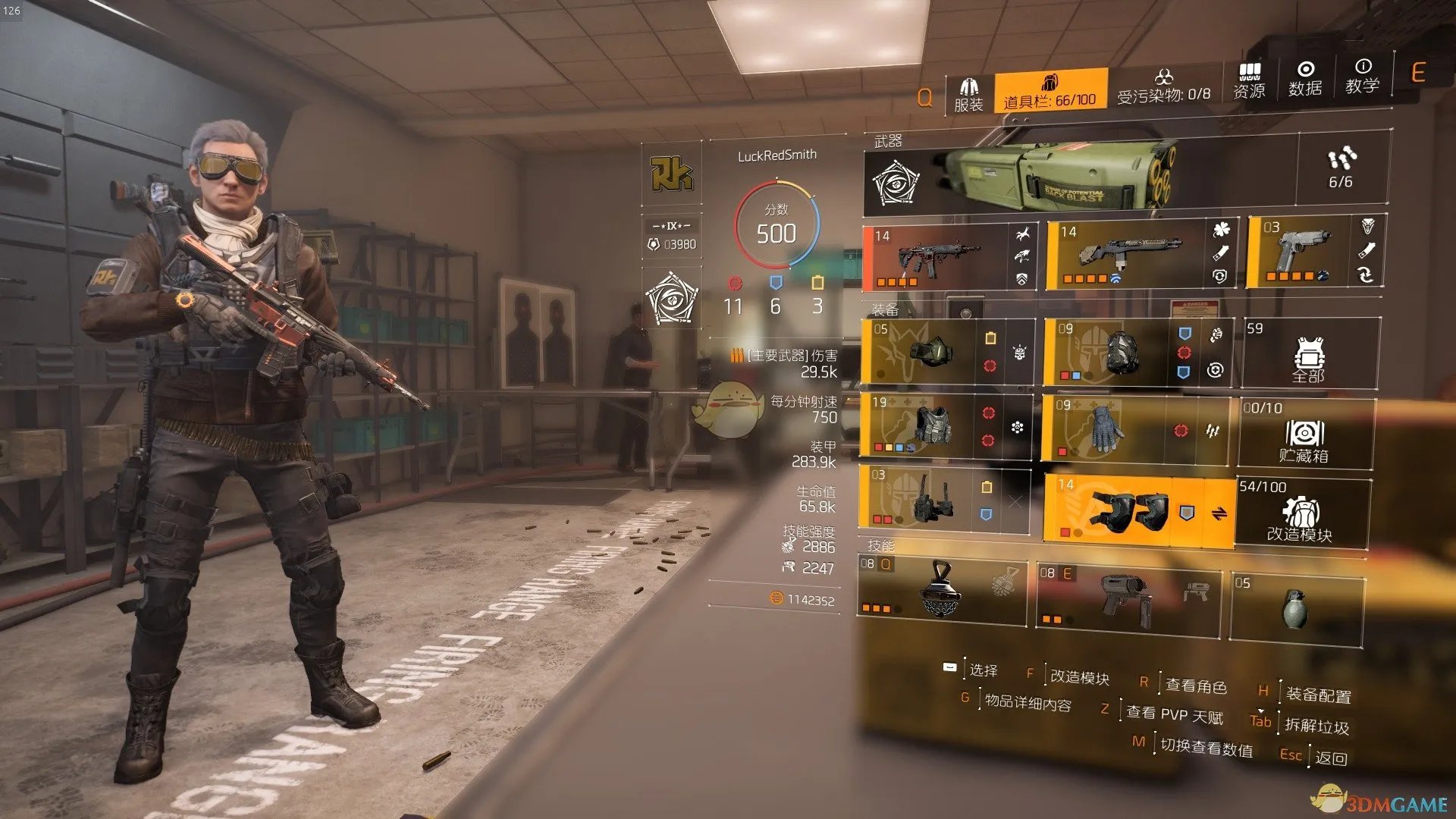The width and height of the screenshot is (1456, 819).
Task: Switch to the 服装 apparel tab
Action: (968, 95)
